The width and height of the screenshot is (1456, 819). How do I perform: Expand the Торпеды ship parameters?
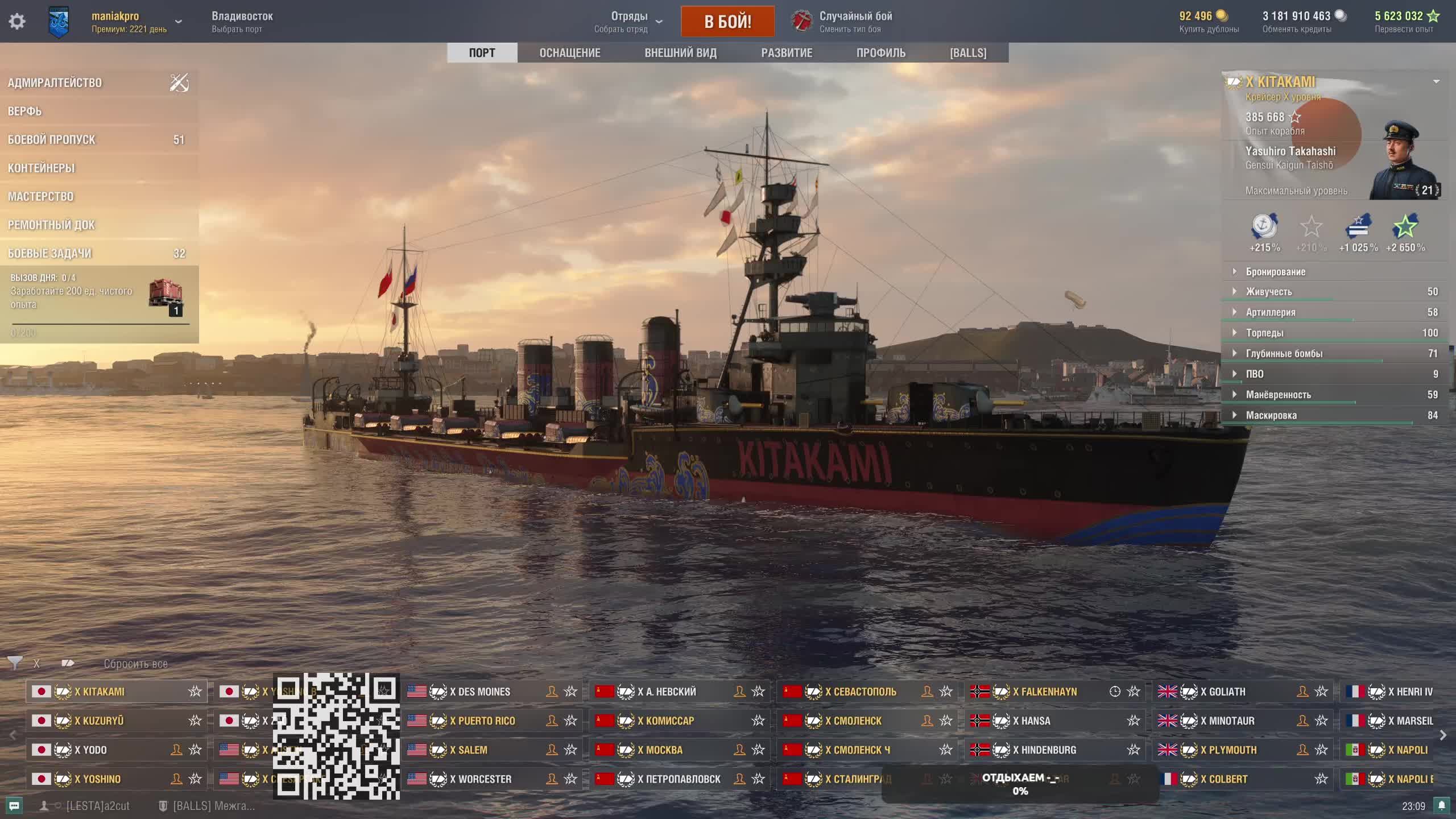coord(1264,333)
